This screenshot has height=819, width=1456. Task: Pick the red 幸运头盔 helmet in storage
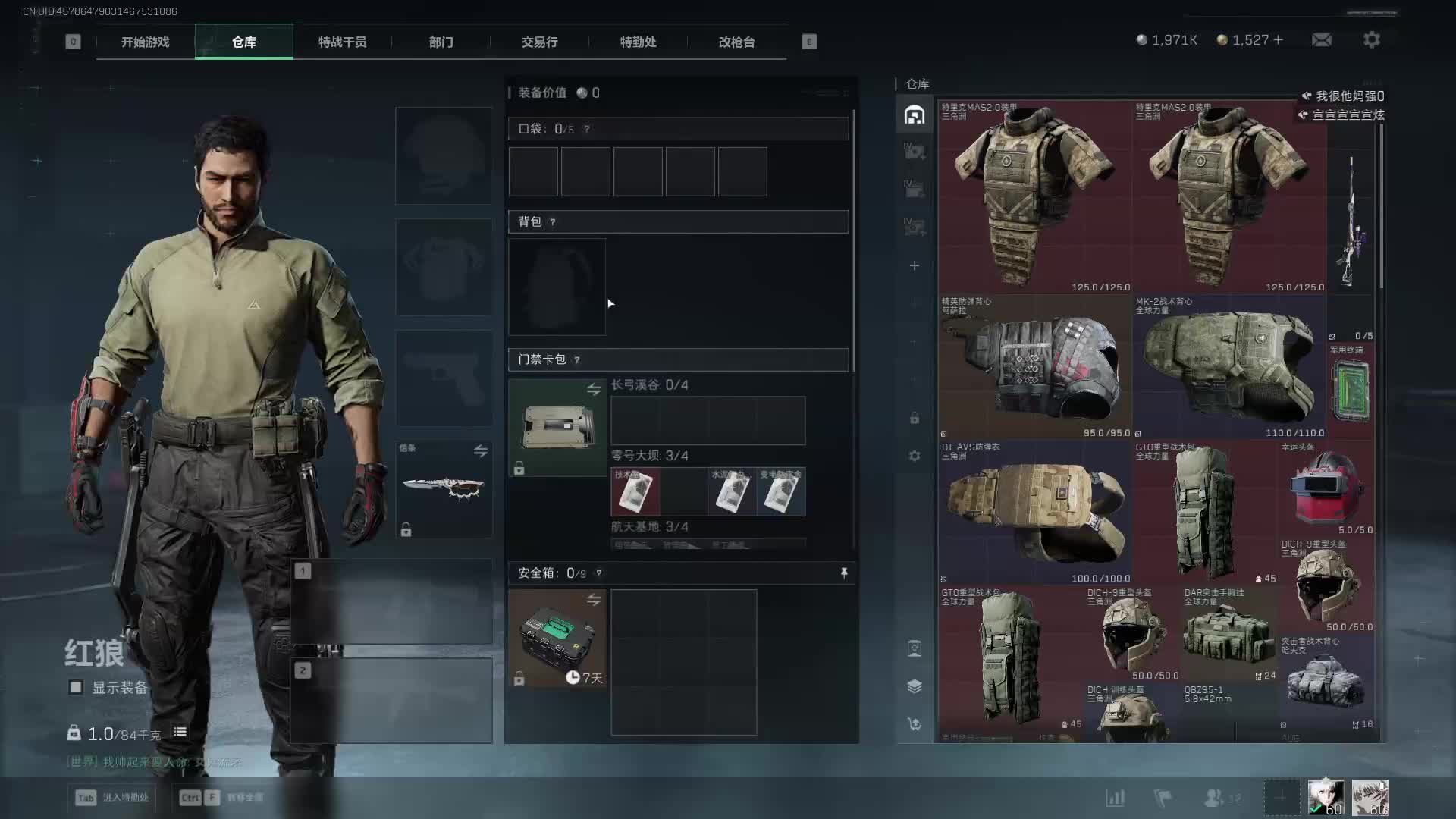[1326, 488]
